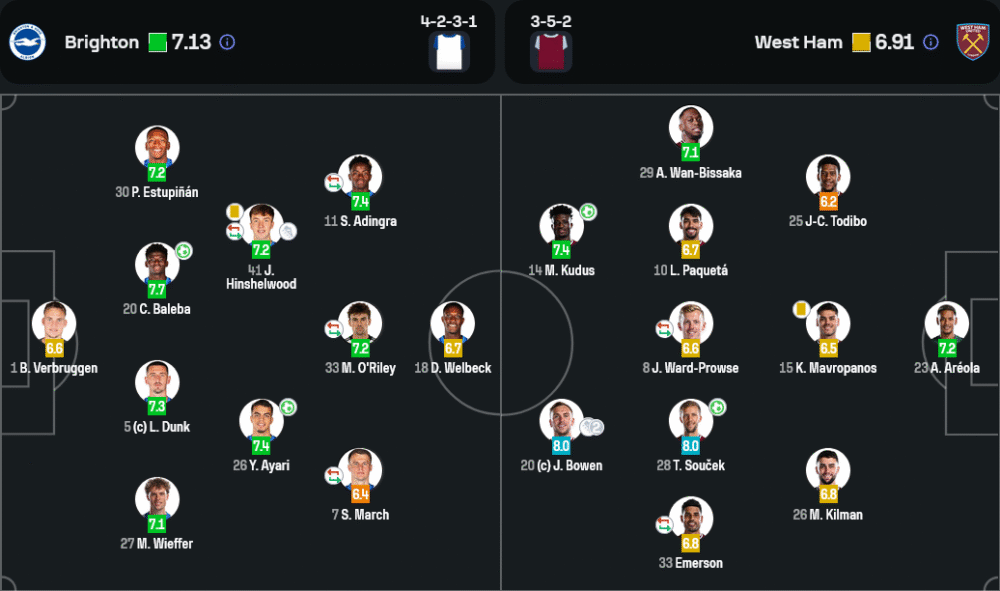Select striker D. Welbeck
1000x591 pixels.
tap(453, 324)
